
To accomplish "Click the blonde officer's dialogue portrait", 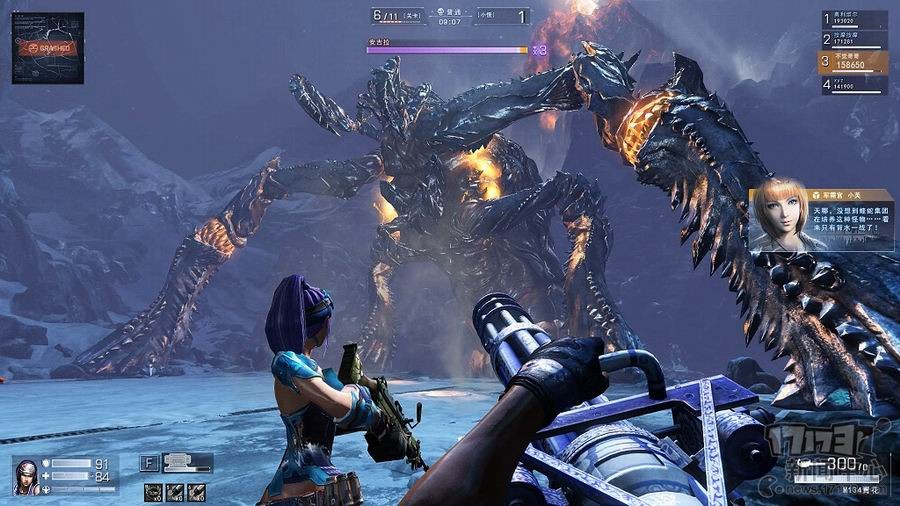I will click(779, 217).
